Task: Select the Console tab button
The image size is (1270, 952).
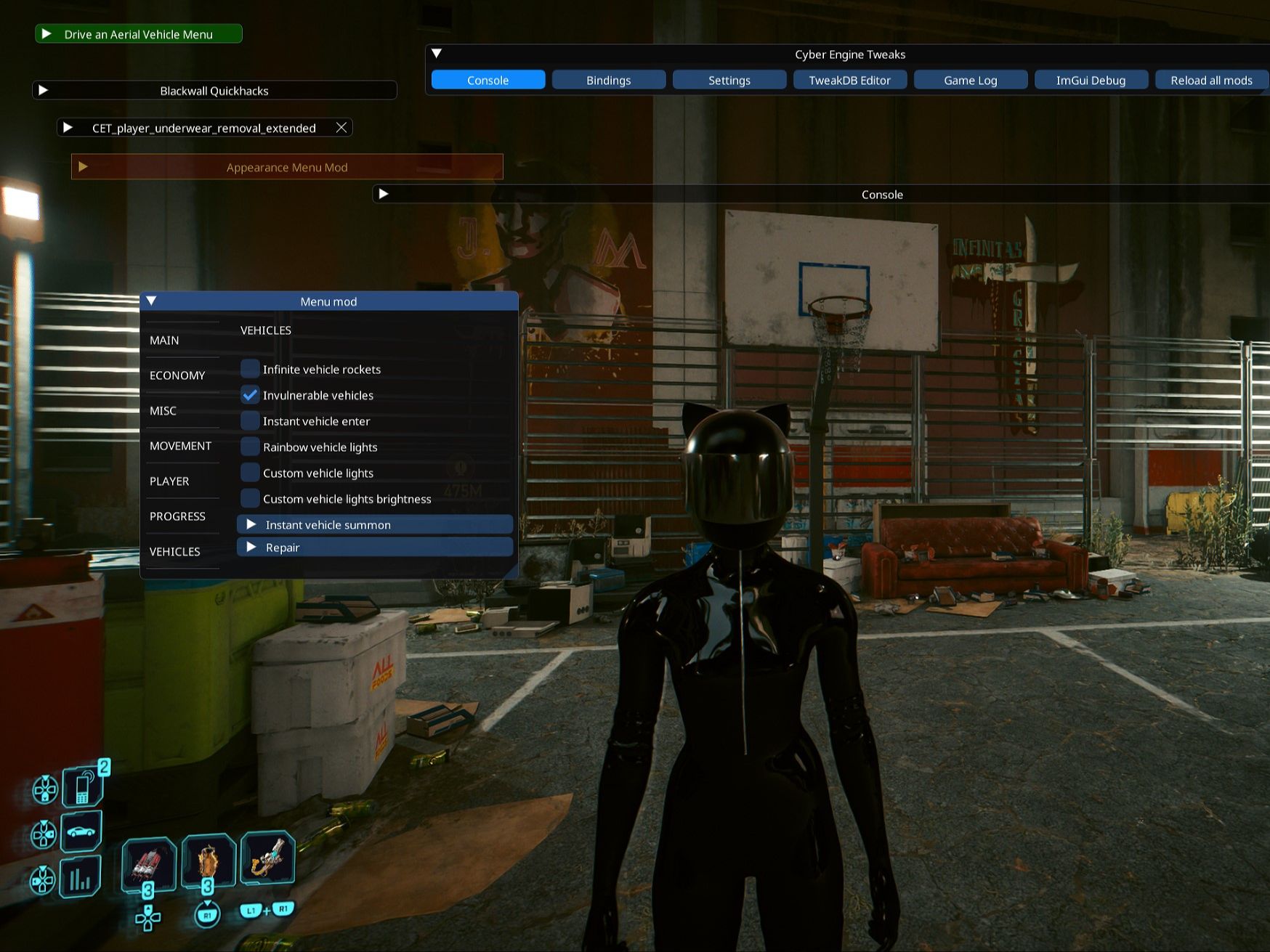Action: [x=488, y=80]
